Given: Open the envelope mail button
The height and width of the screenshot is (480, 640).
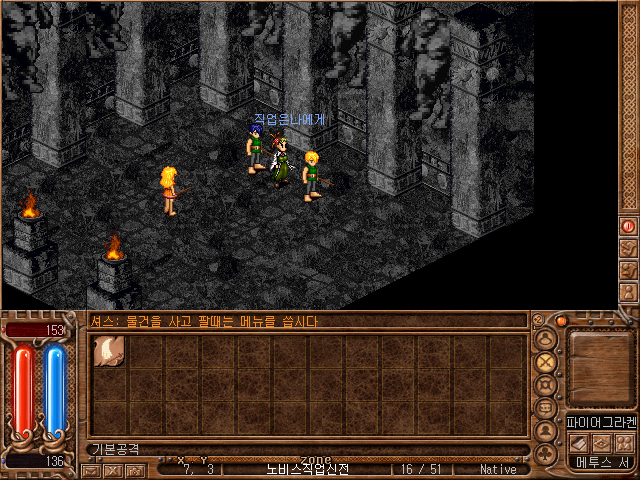Looking at the screenshot, I should pos(91,470).
